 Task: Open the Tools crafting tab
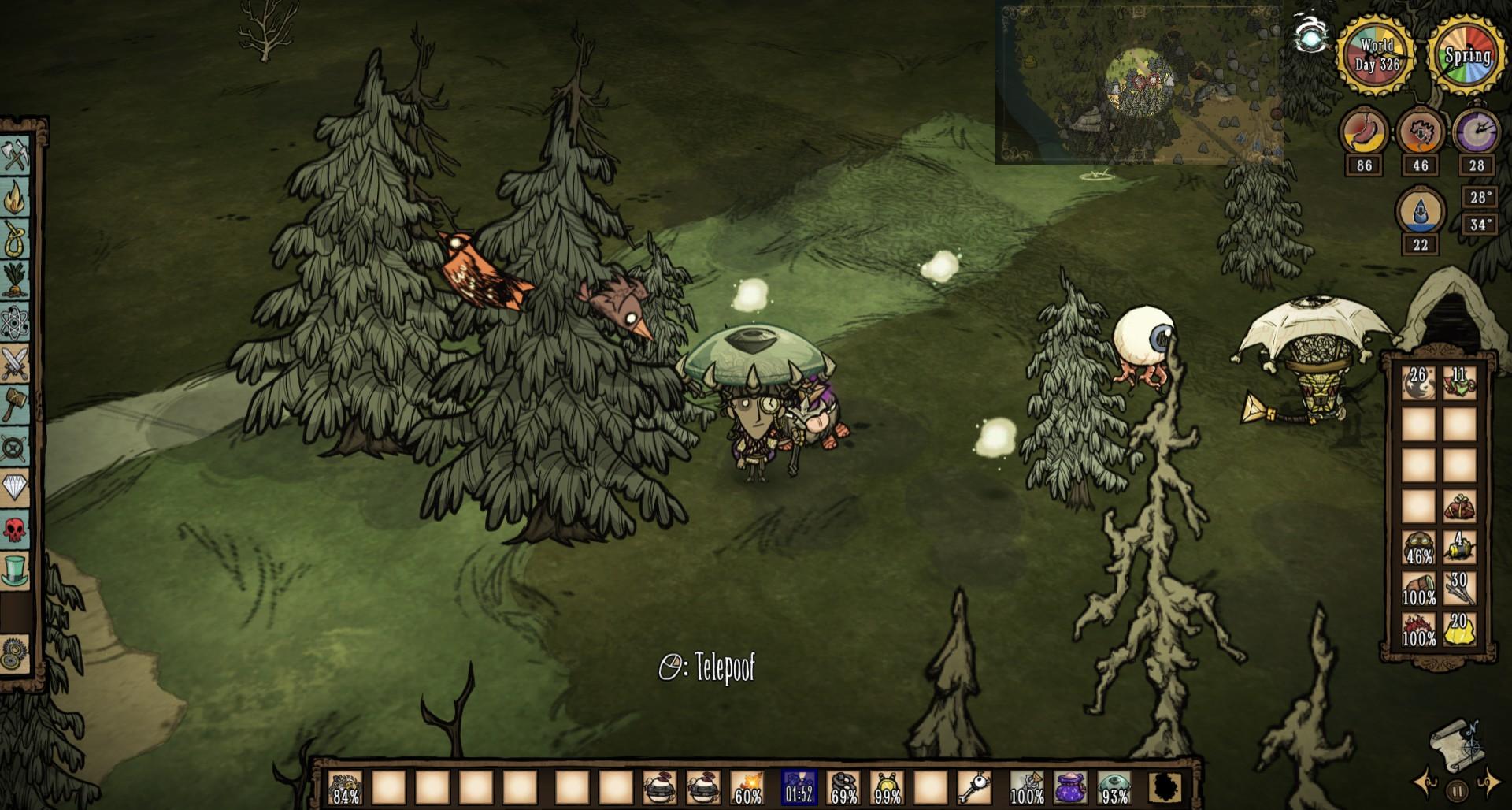click(x=15, y=155)
